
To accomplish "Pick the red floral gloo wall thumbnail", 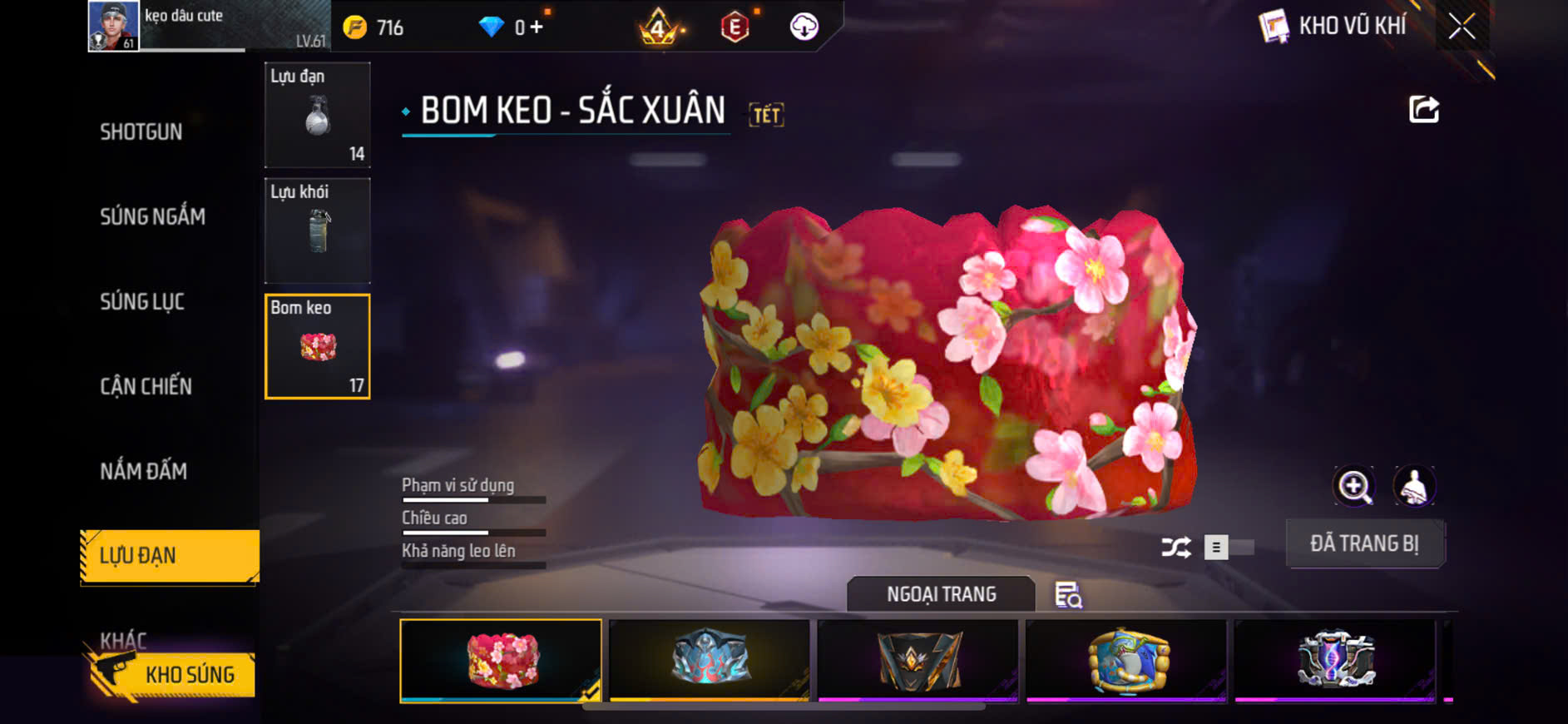I will (501, 661).
